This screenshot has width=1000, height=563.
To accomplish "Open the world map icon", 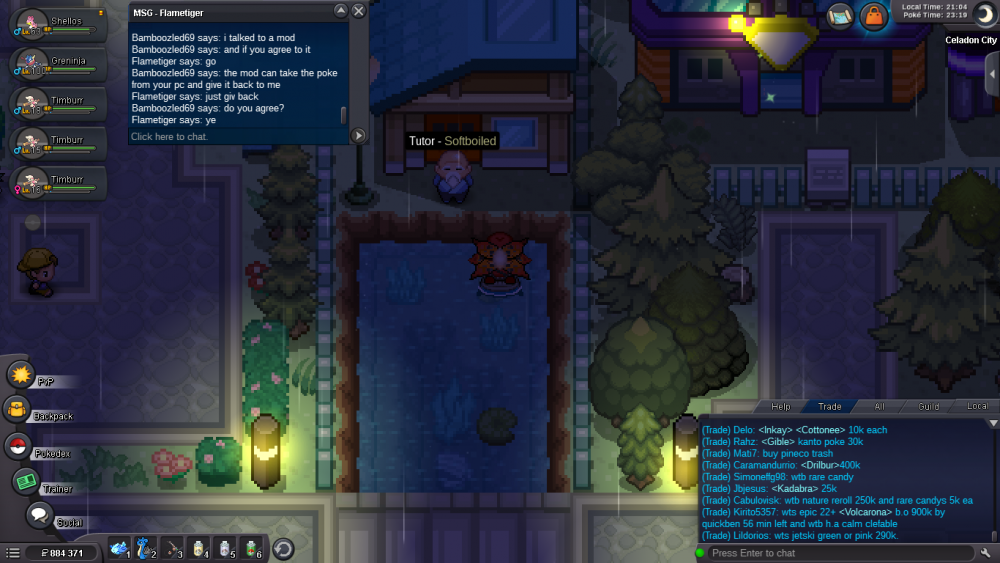I will tap(840, 16).
